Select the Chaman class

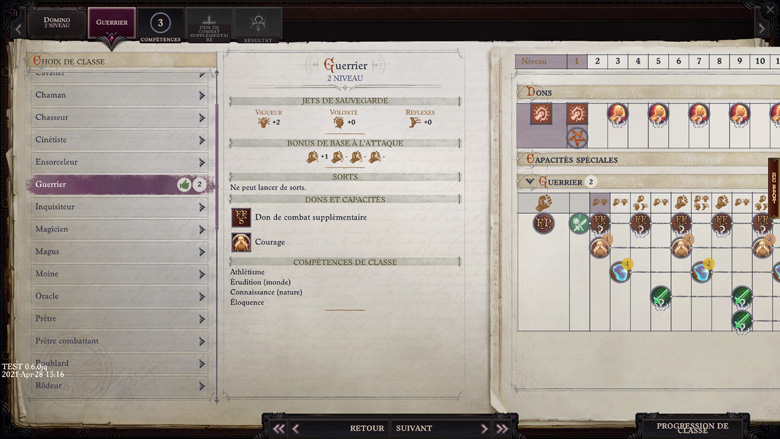(118, 95)
